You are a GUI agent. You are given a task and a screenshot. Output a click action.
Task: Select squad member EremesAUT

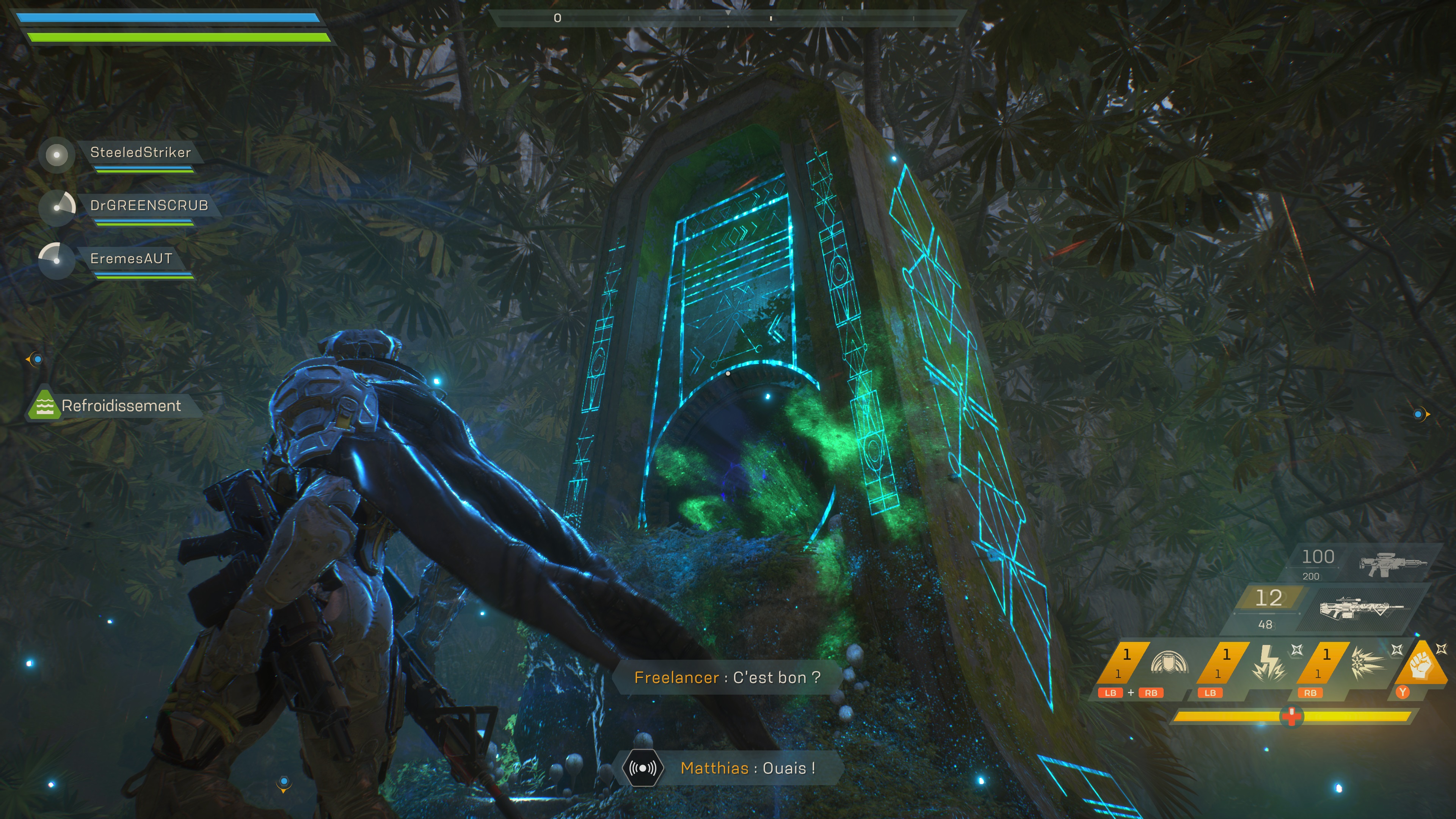point(131,259)
